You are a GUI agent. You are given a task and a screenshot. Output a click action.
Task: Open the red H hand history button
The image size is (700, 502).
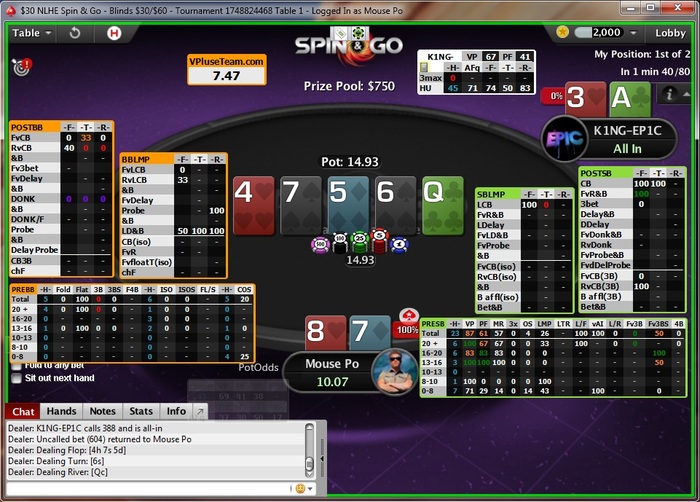[113, 32]
